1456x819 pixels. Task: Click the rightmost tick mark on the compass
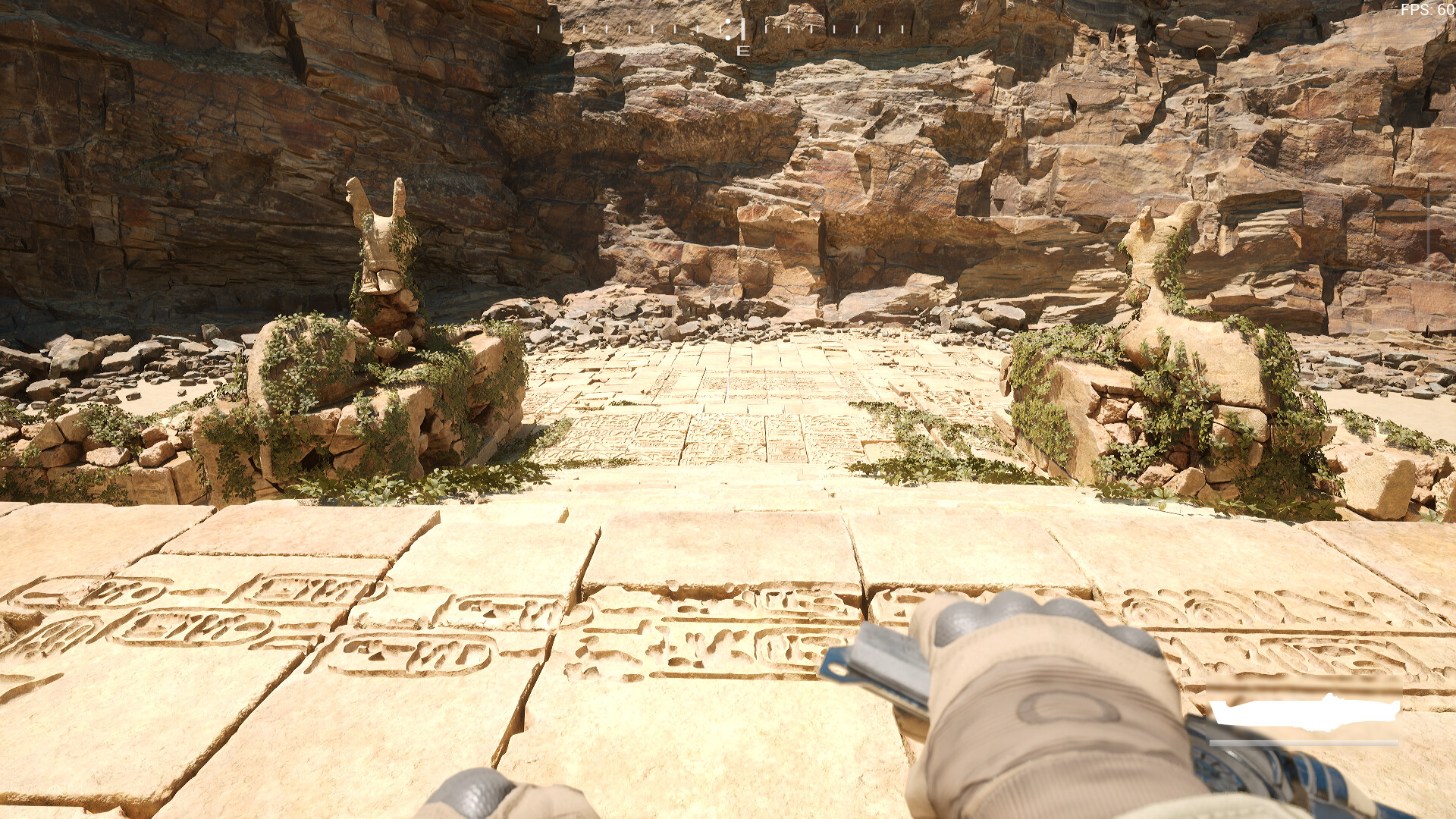coord(902,29)
